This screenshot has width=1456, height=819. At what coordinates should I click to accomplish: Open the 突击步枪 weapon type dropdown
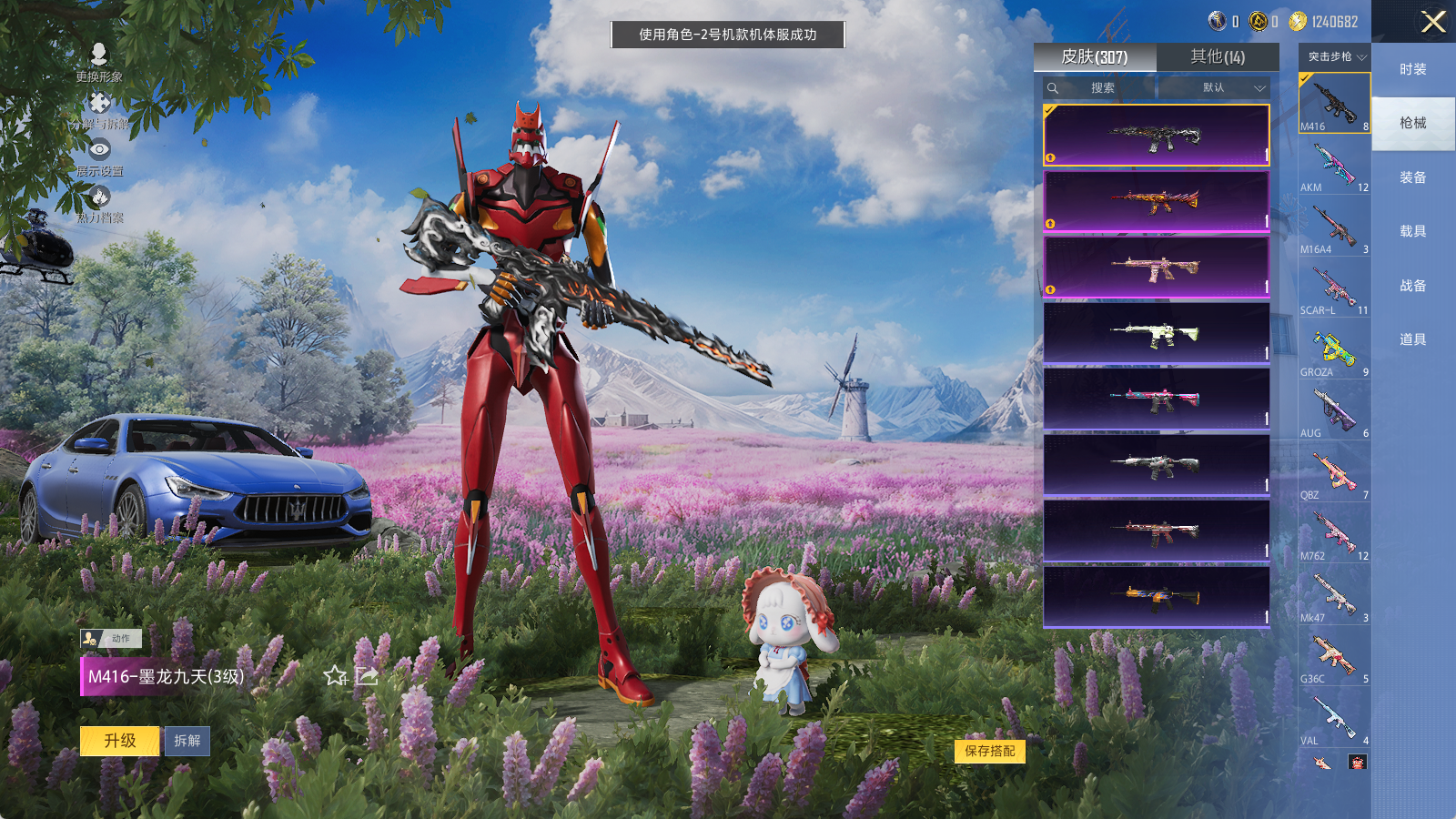tap(1335, 57)
